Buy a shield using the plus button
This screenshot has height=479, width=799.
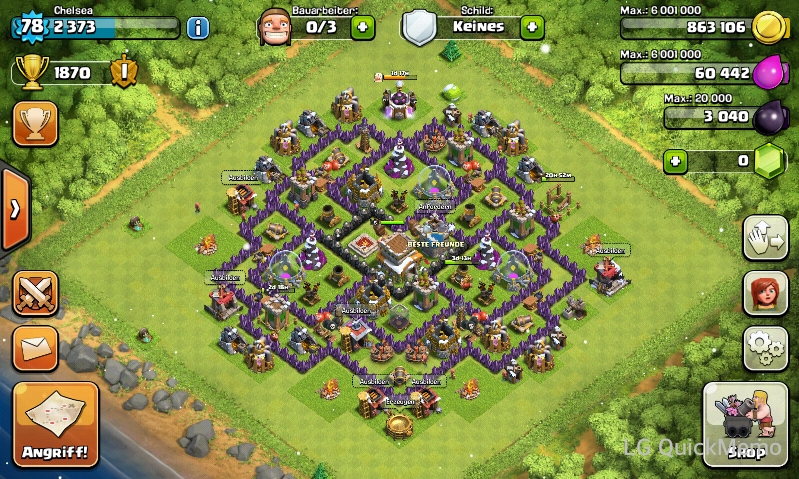(x=532, y=26)
